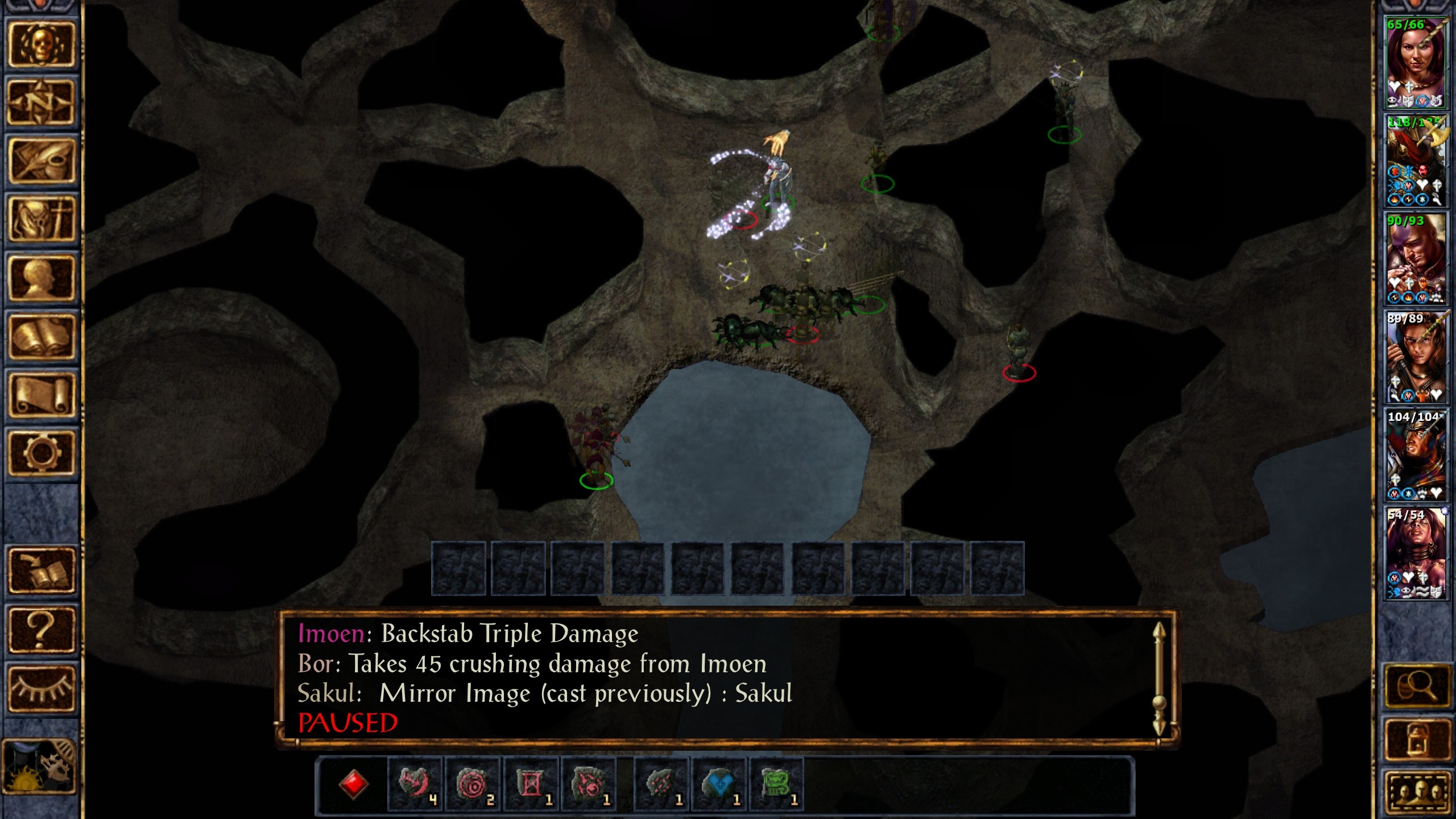Select the portrait showing 65/66 hit points
The height and width of the screenshot is (819, 1456).
[x=1416, y=62]
